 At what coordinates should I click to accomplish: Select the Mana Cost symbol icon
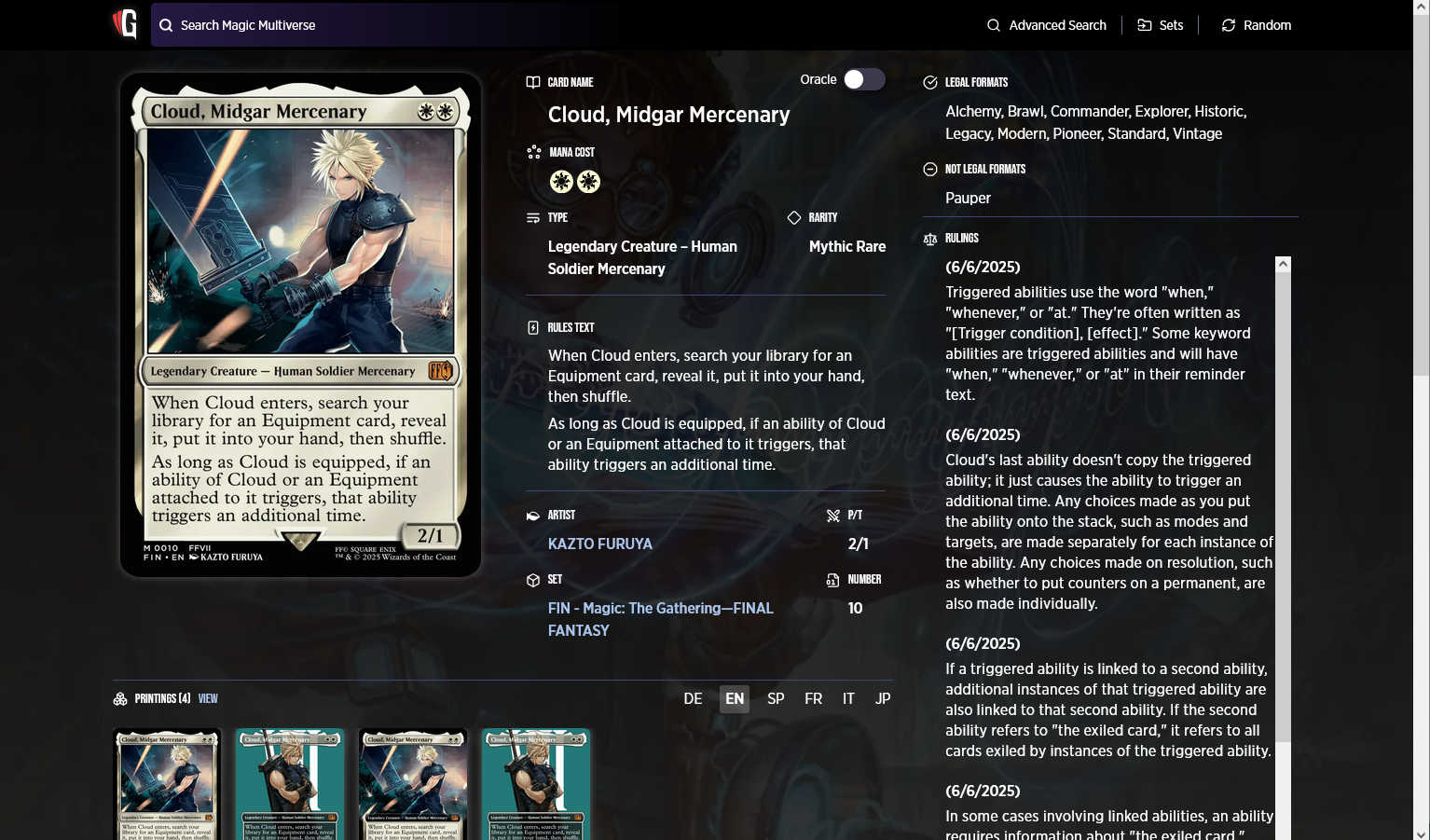[x=533, y=151]
